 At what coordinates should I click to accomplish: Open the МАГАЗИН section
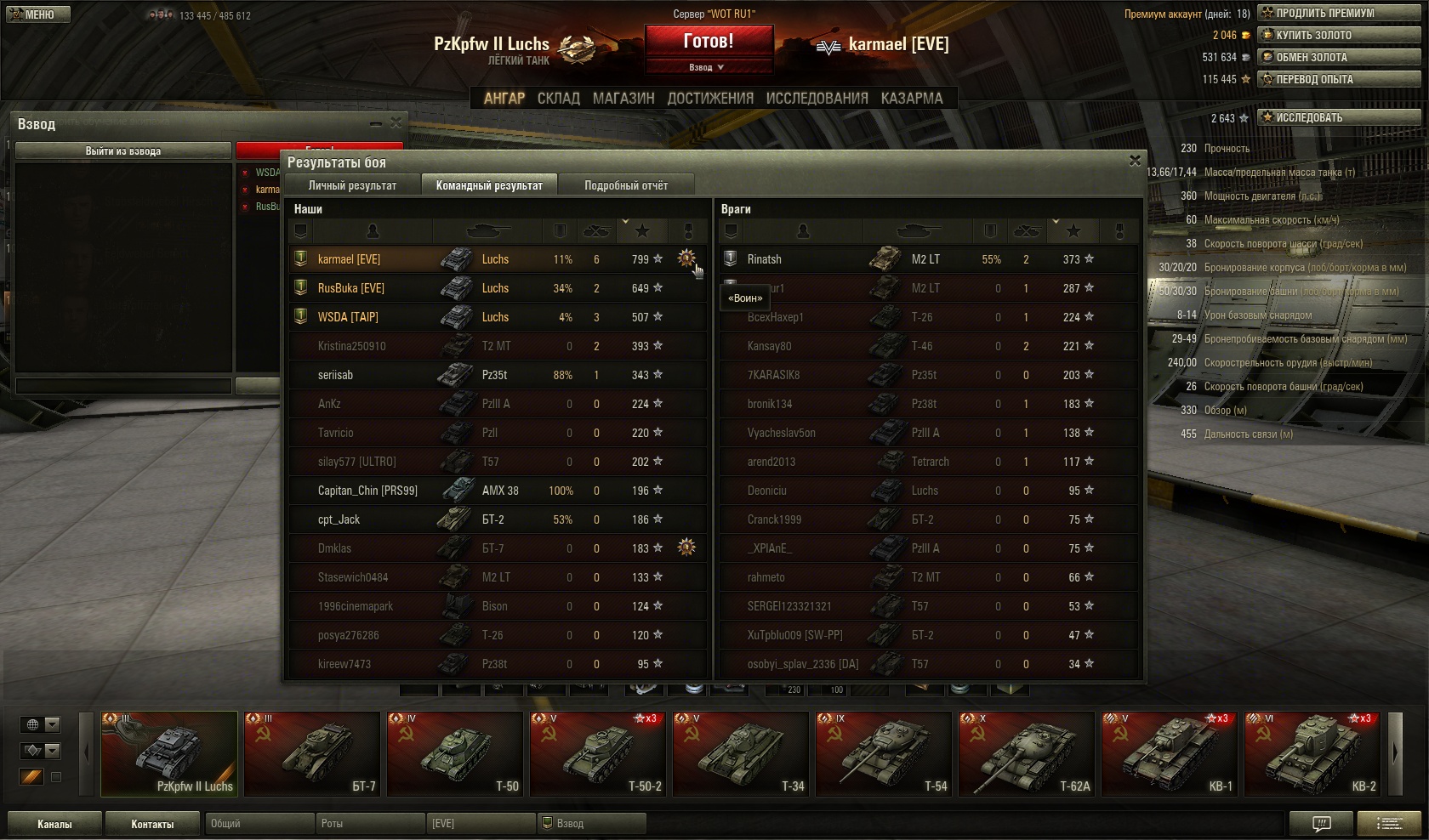click(623, 99)
